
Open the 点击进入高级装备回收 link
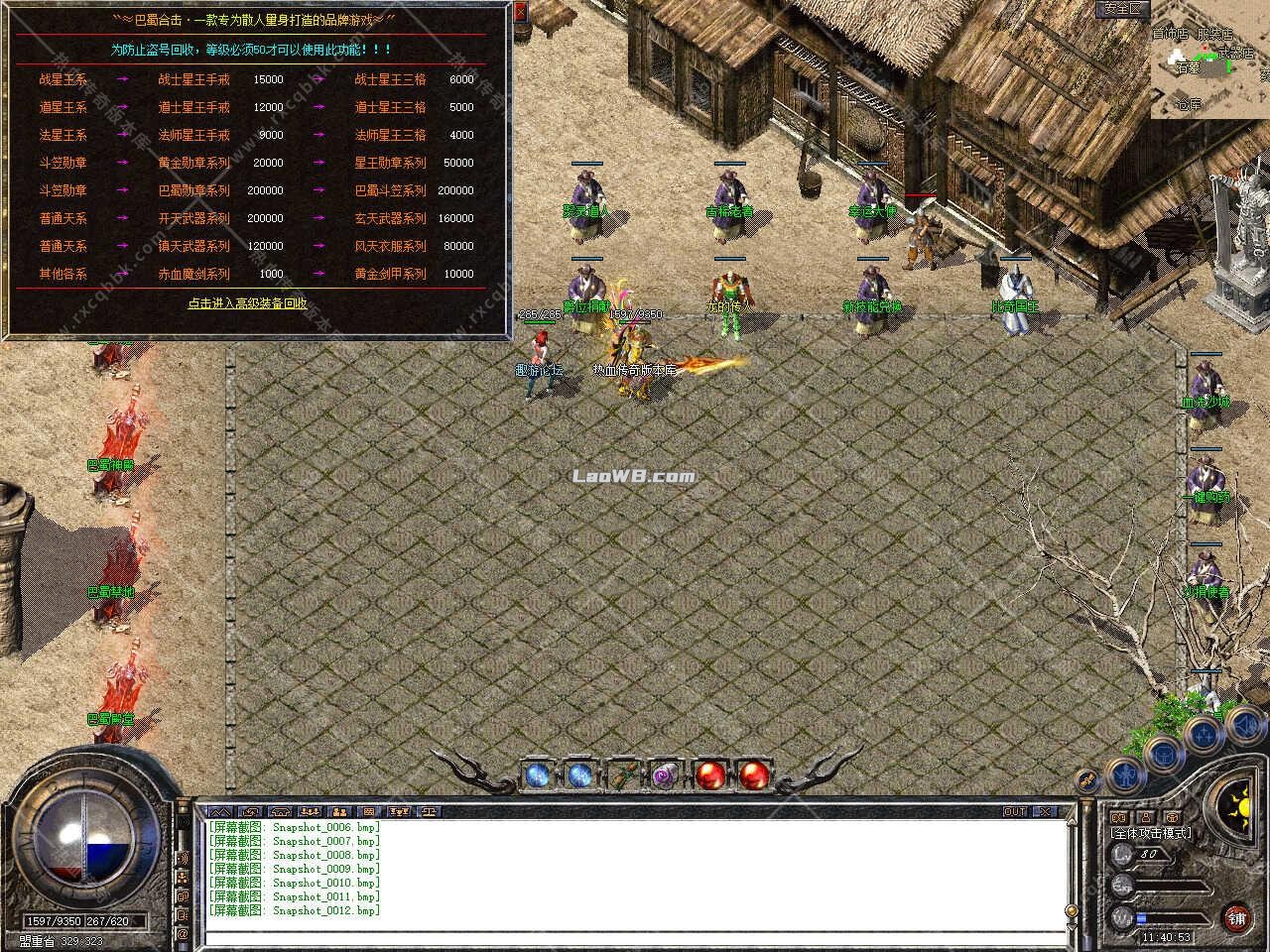247,303
